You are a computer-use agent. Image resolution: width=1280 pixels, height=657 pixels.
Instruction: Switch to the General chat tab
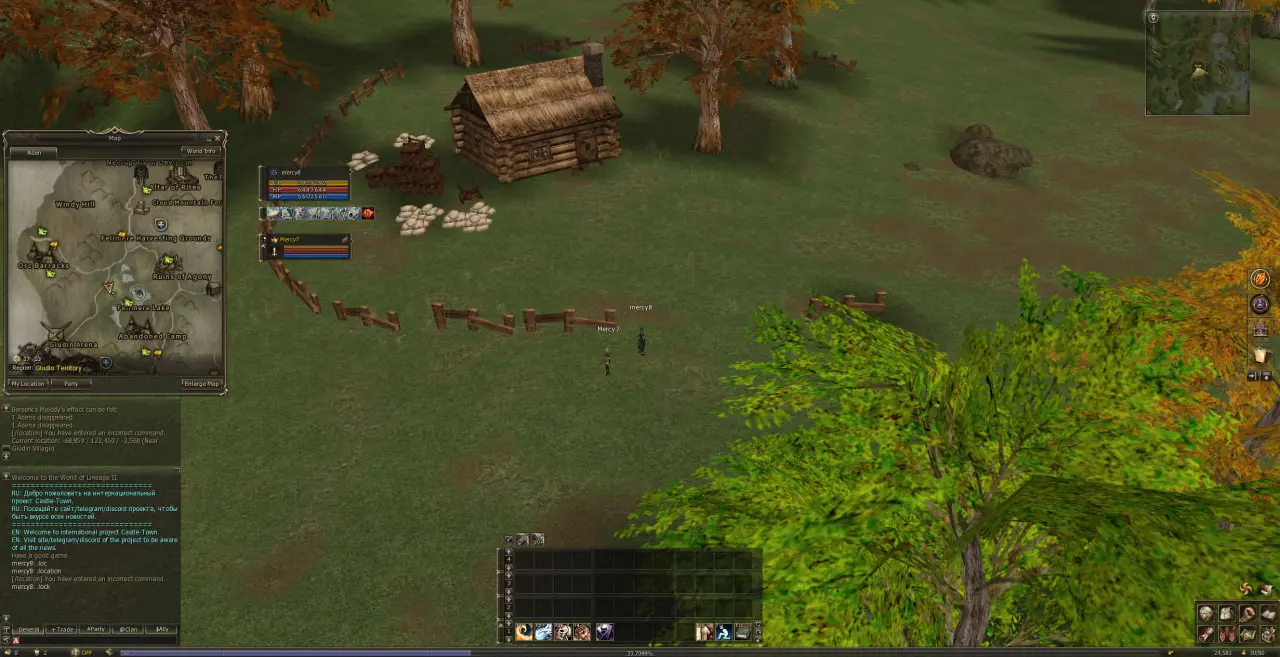click(x=28, y=629)
